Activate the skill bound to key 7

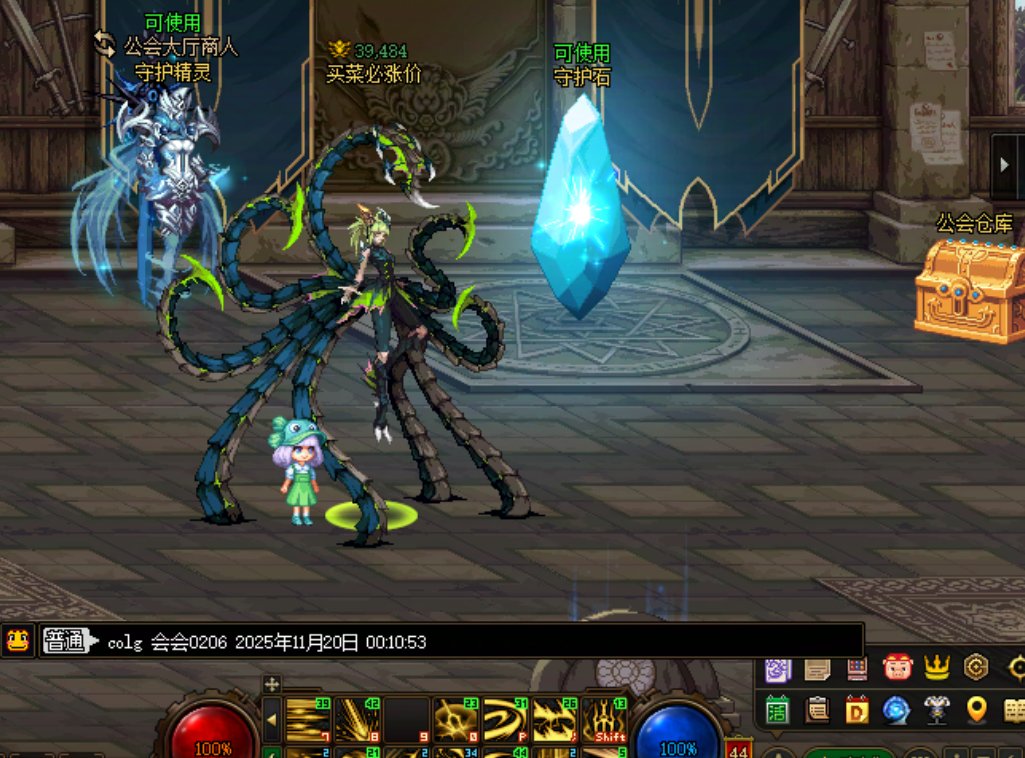pos(308,718)
